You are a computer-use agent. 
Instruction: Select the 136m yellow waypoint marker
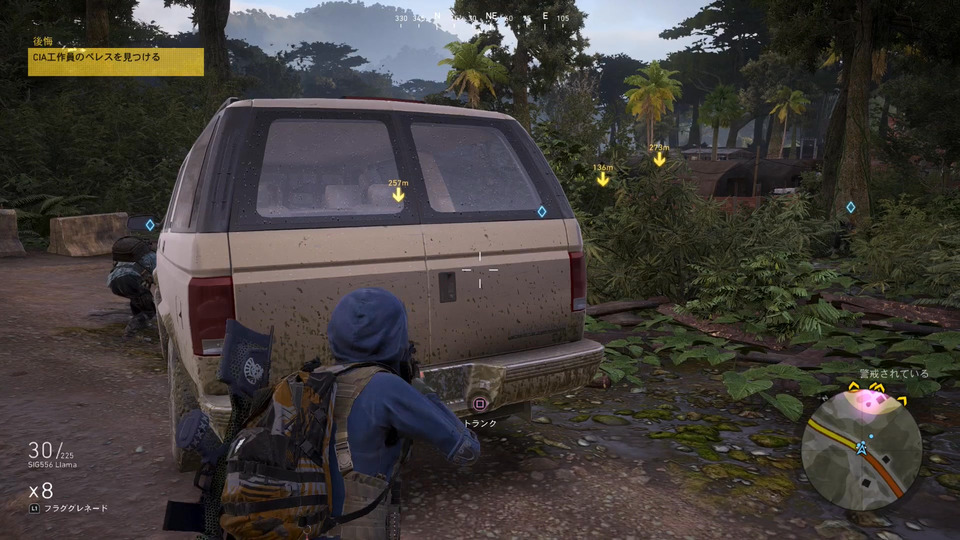pos(602,178)
